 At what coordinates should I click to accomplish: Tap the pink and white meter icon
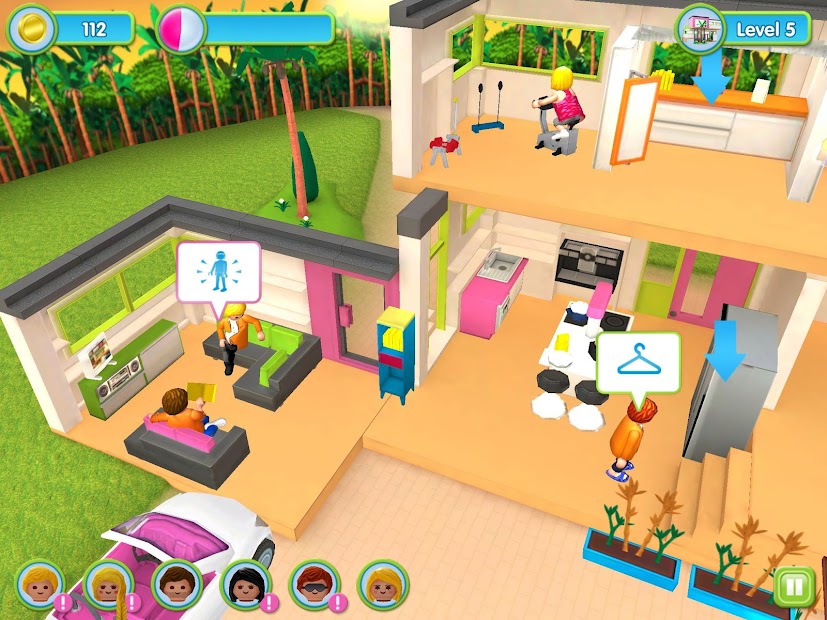[181, 28]
